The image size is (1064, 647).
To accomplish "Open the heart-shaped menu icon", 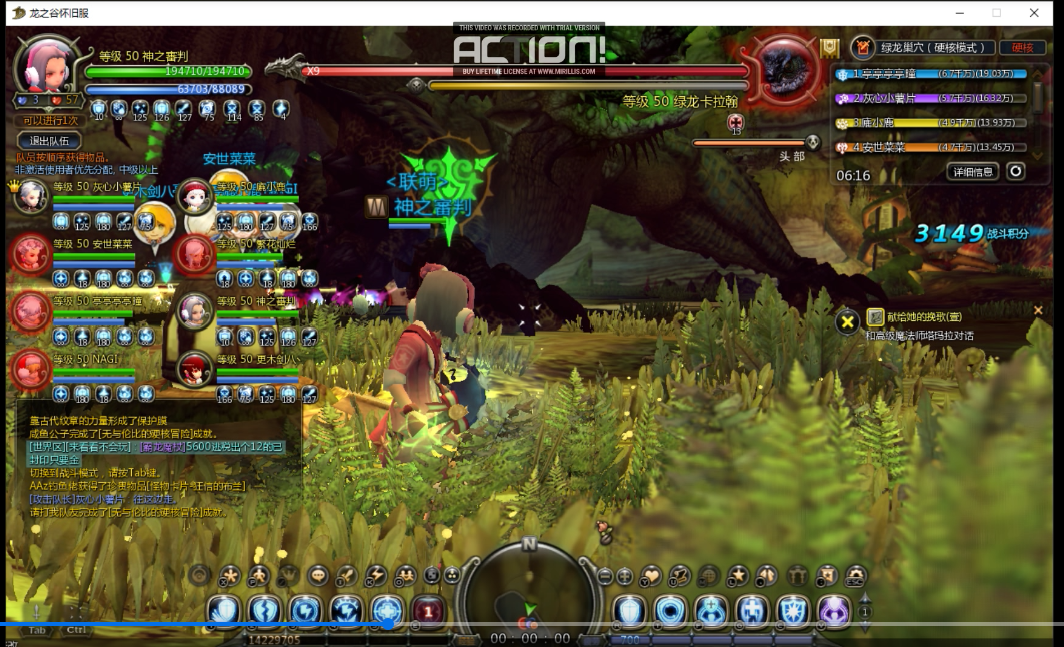I will click(x=651, y=575).
